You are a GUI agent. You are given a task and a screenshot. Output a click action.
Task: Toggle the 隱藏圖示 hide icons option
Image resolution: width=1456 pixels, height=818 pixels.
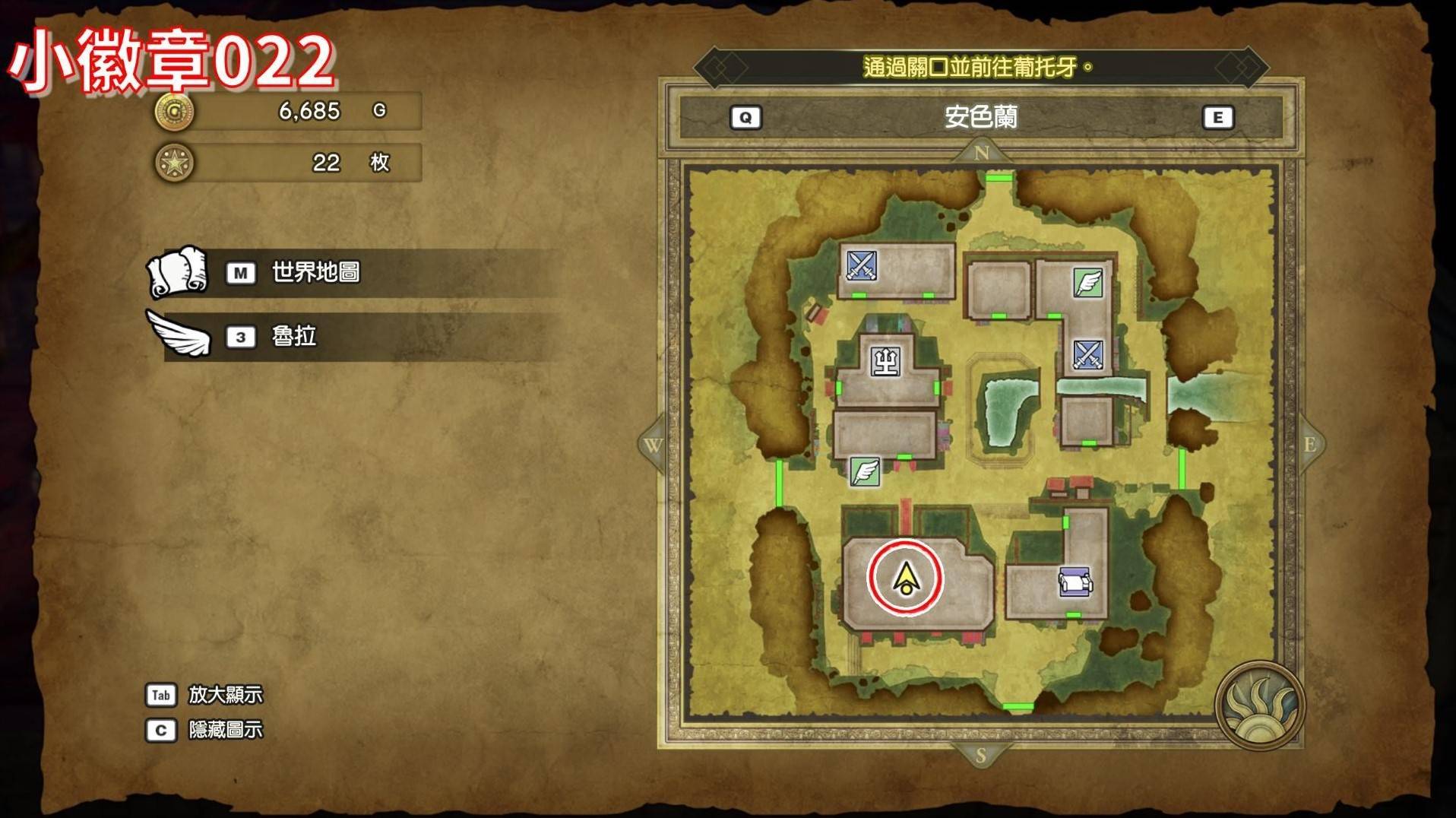pos(225,730)
